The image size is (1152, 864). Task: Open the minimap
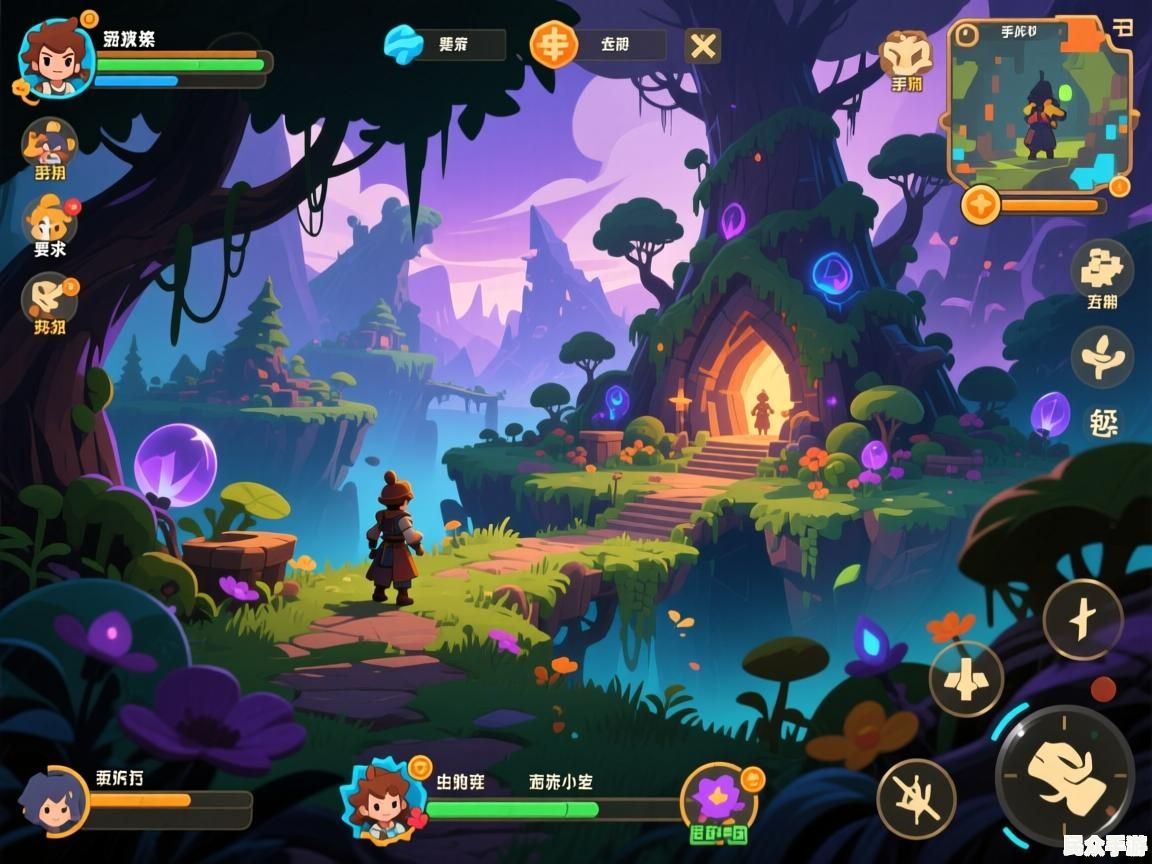coord(1040,105)
